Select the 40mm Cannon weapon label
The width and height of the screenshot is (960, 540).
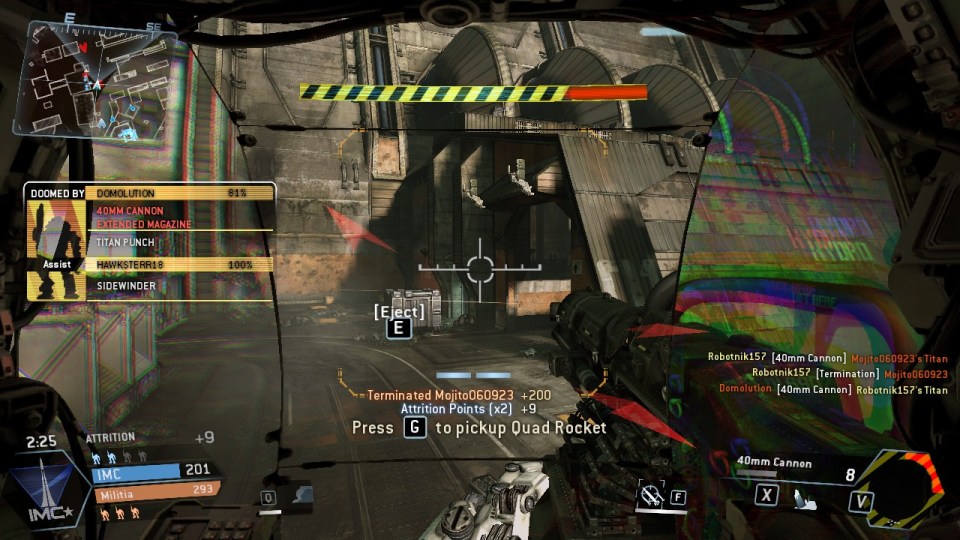[774, 462]
